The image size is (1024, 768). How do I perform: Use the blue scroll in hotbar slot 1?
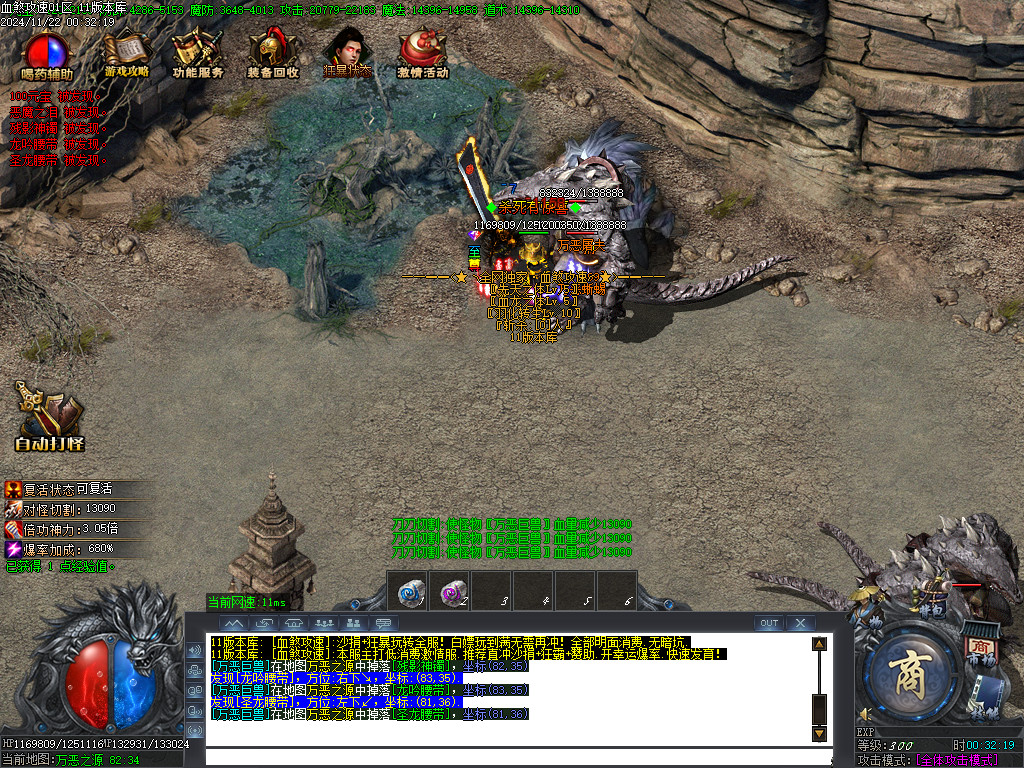click(x=409, y=592)
